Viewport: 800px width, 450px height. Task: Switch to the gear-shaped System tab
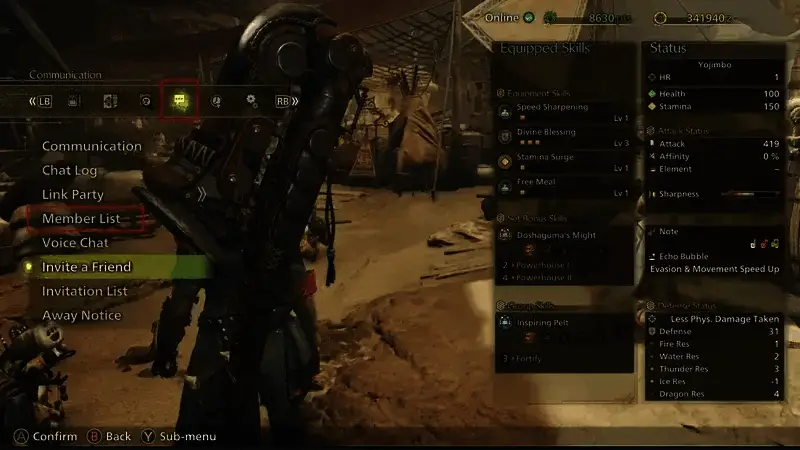(252, 101)
